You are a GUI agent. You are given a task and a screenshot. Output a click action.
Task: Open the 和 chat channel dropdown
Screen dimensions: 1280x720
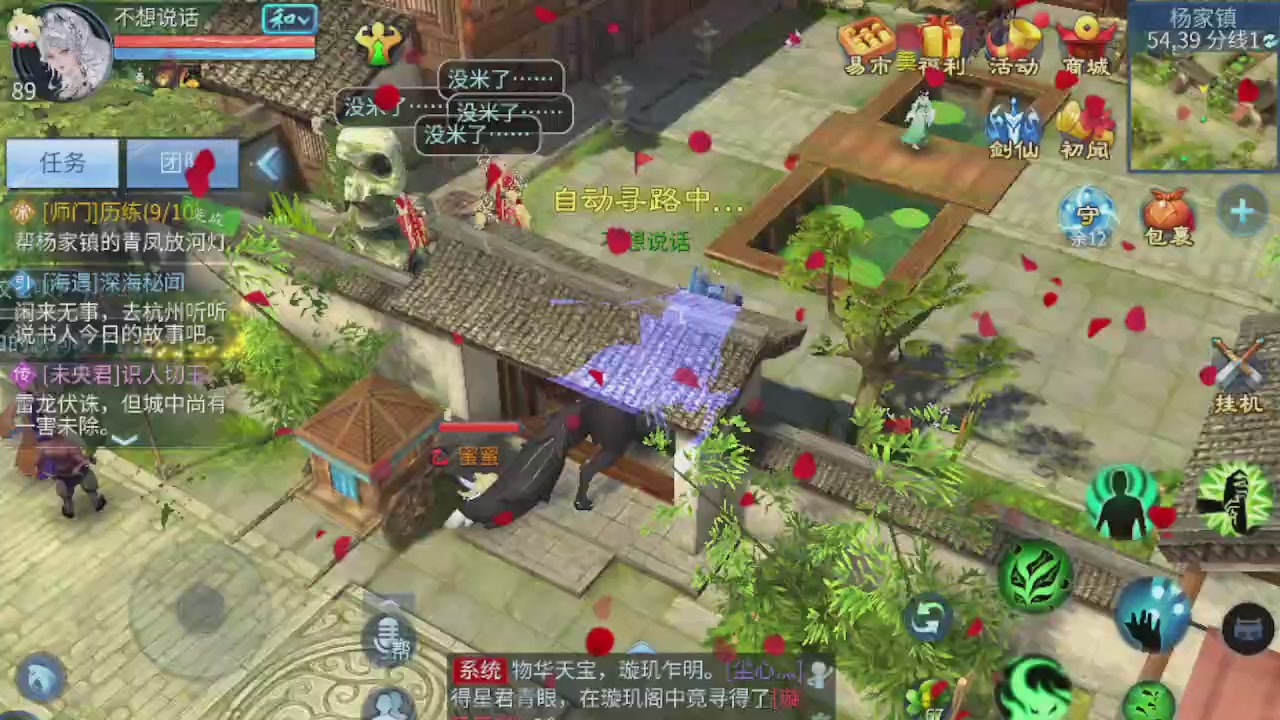click(288, 18)
